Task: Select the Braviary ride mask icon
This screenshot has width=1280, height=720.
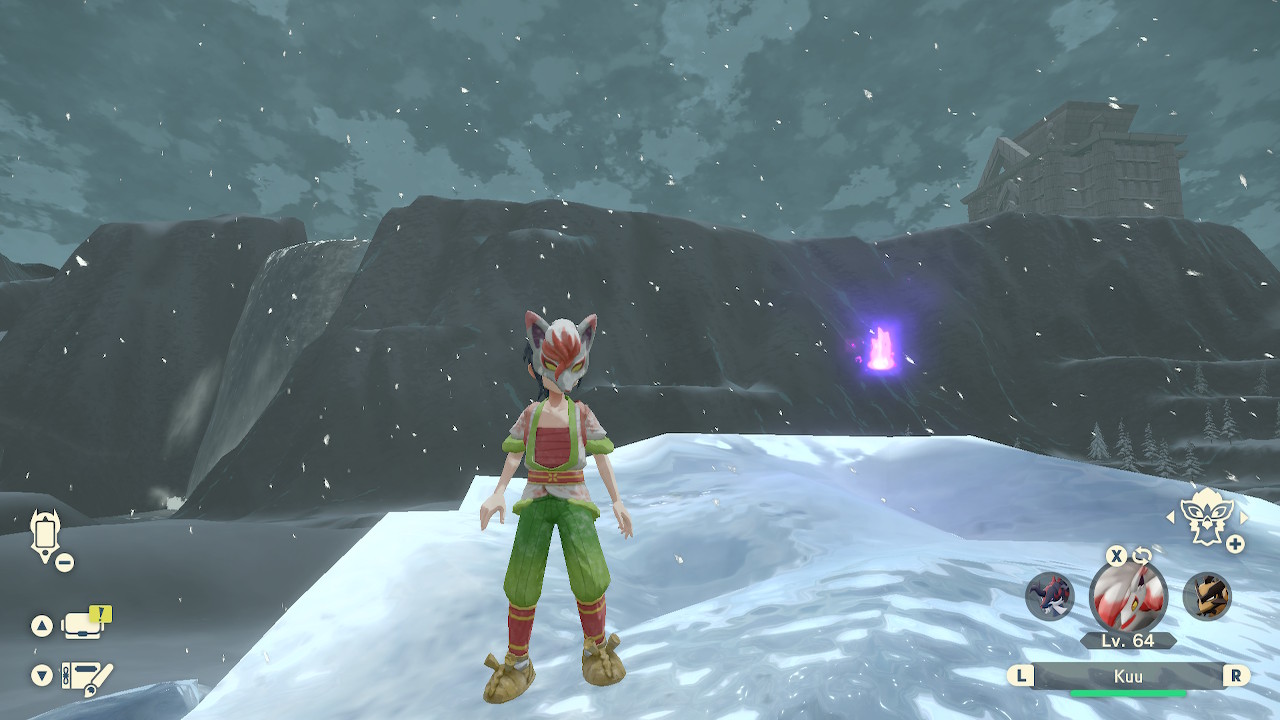Action: pyautogui.click(x=1204, y=516)
